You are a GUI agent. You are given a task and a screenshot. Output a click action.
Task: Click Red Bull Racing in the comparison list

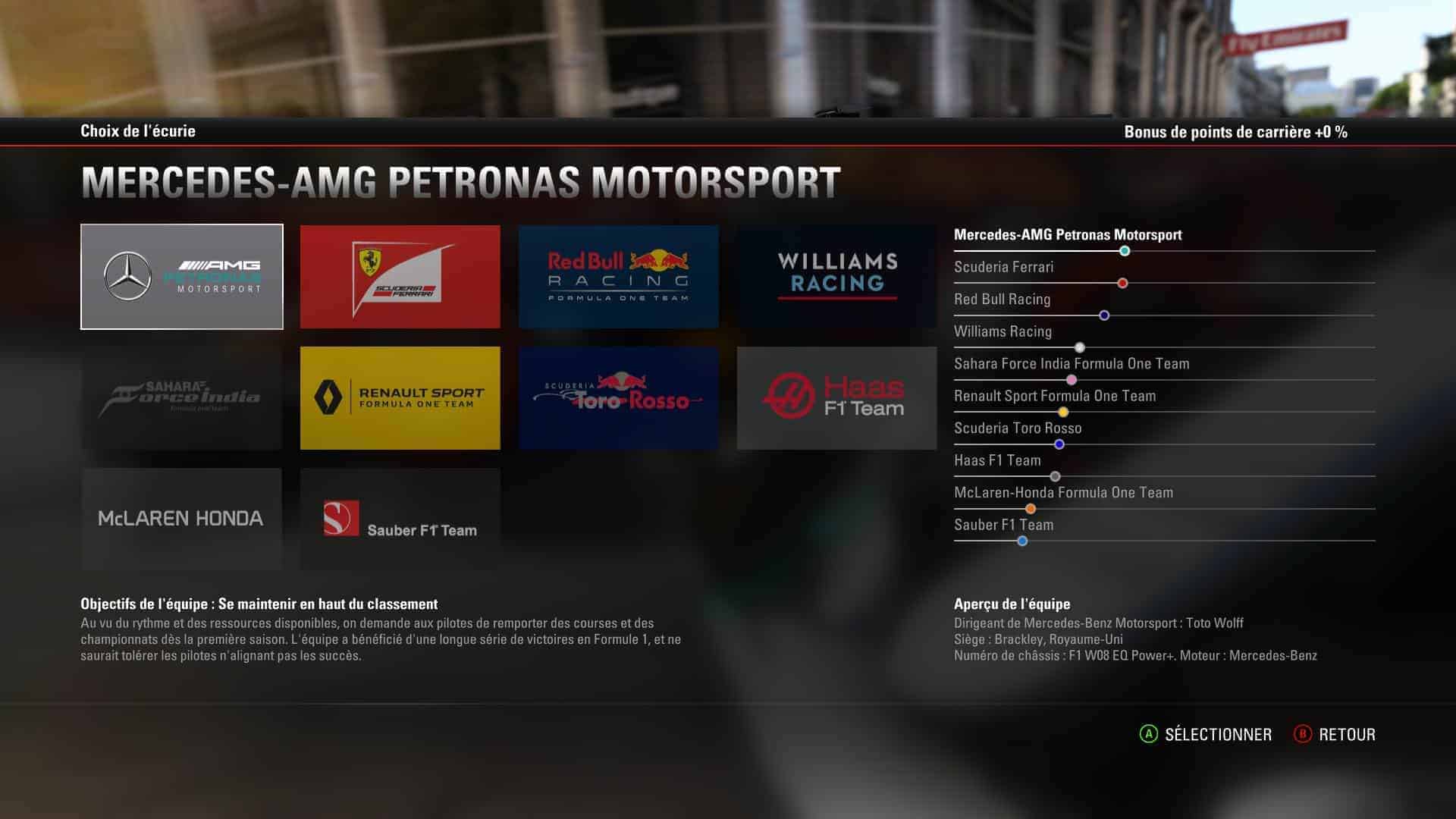1003,300
